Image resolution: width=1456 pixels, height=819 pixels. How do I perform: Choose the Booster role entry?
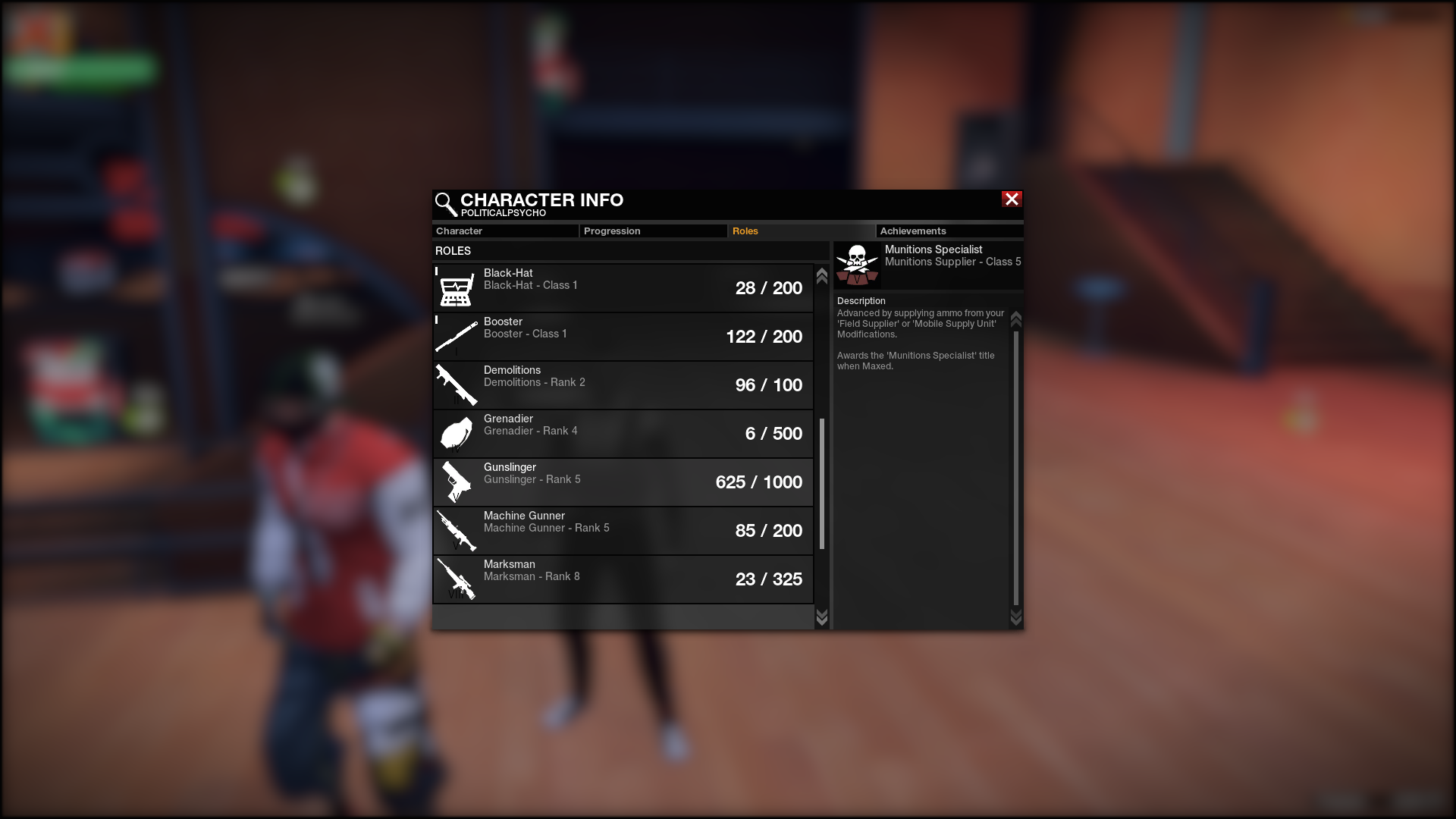[x=623, y=337]
